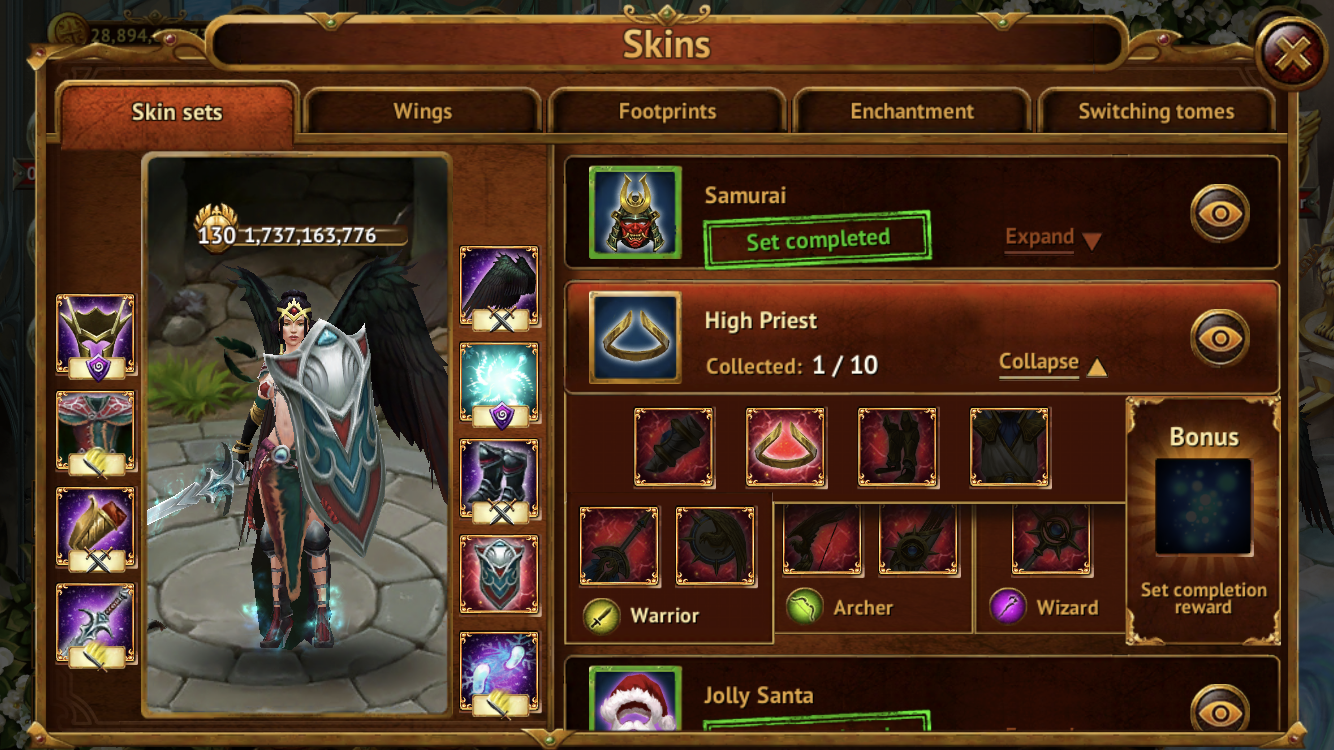Select the equipped black wings slot
This screenshot has height=750, width=1334.
point(499,286)
